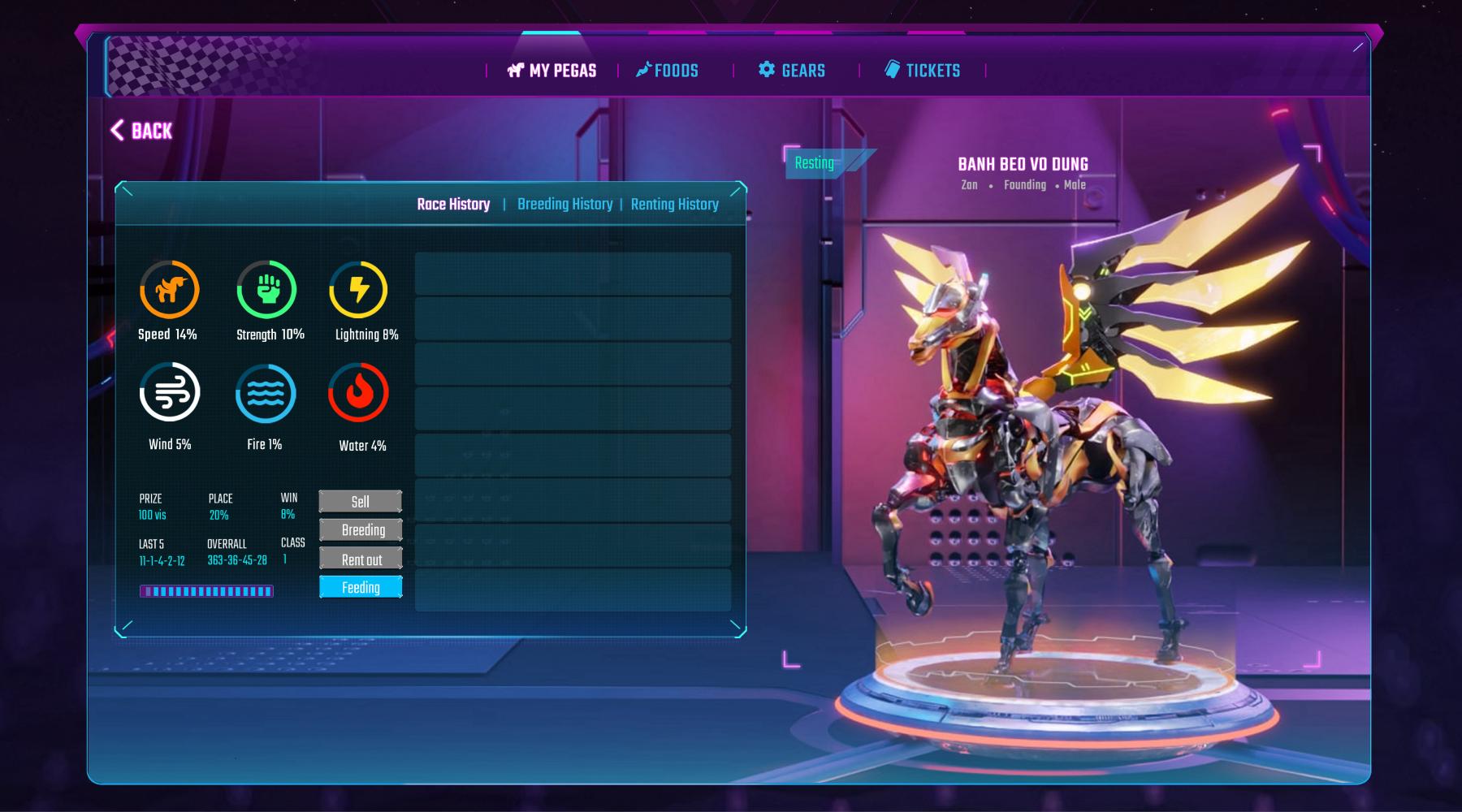This screenshot has height=812, width=1462.
Task: Choose the Breeding button
Action: click(x=361, y=530)
